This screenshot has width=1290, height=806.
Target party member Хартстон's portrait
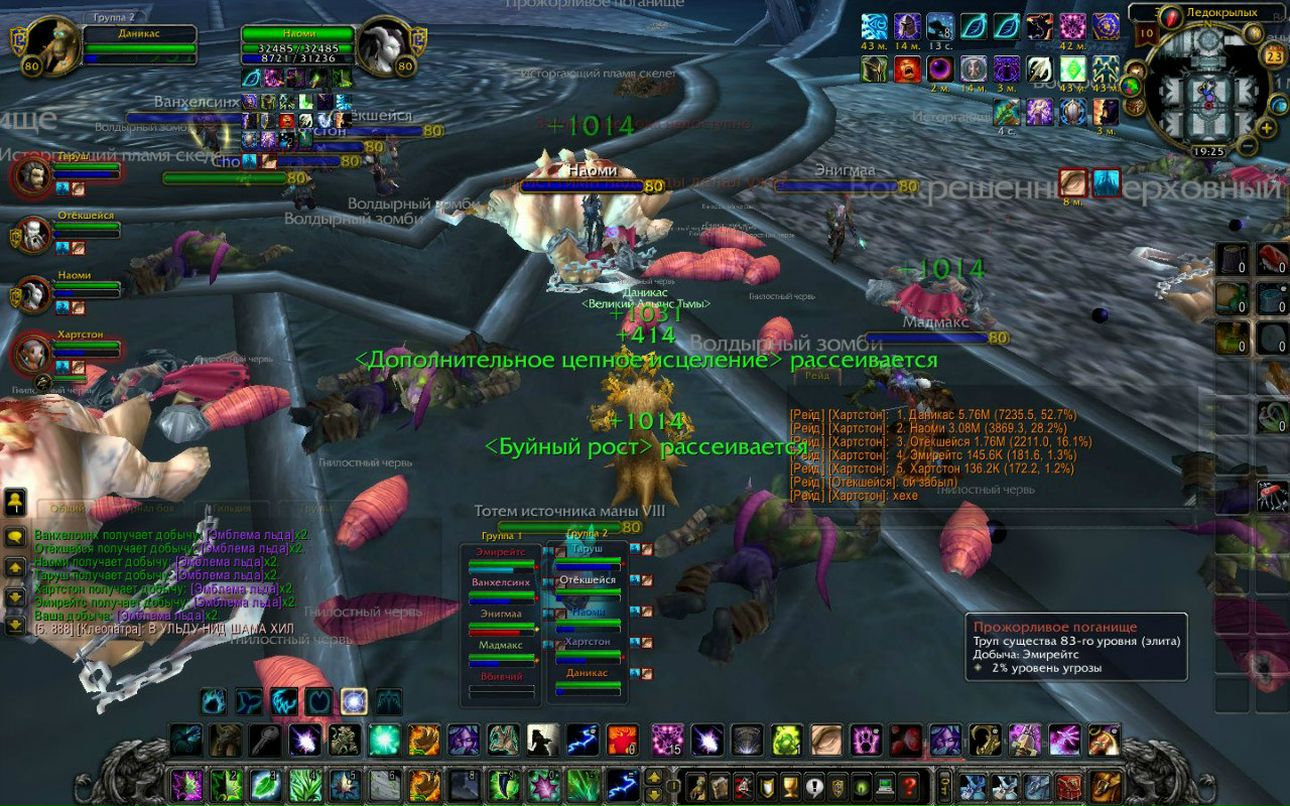click(x=34, y=353)
